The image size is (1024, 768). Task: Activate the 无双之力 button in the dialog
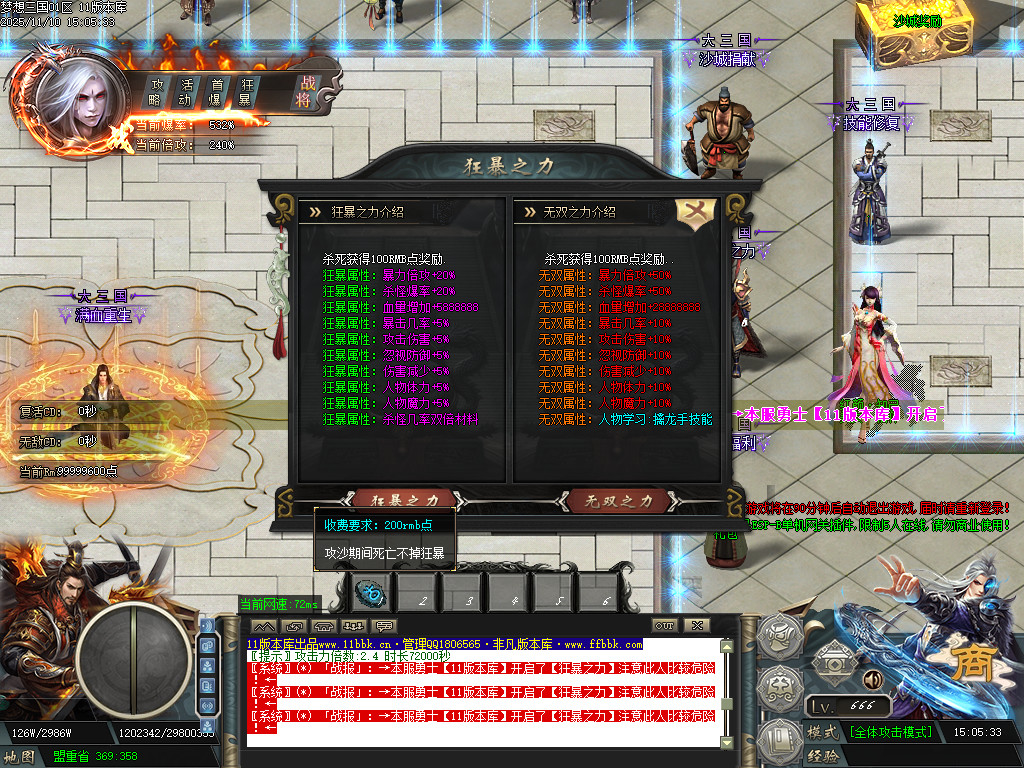(x=618, y=499)
